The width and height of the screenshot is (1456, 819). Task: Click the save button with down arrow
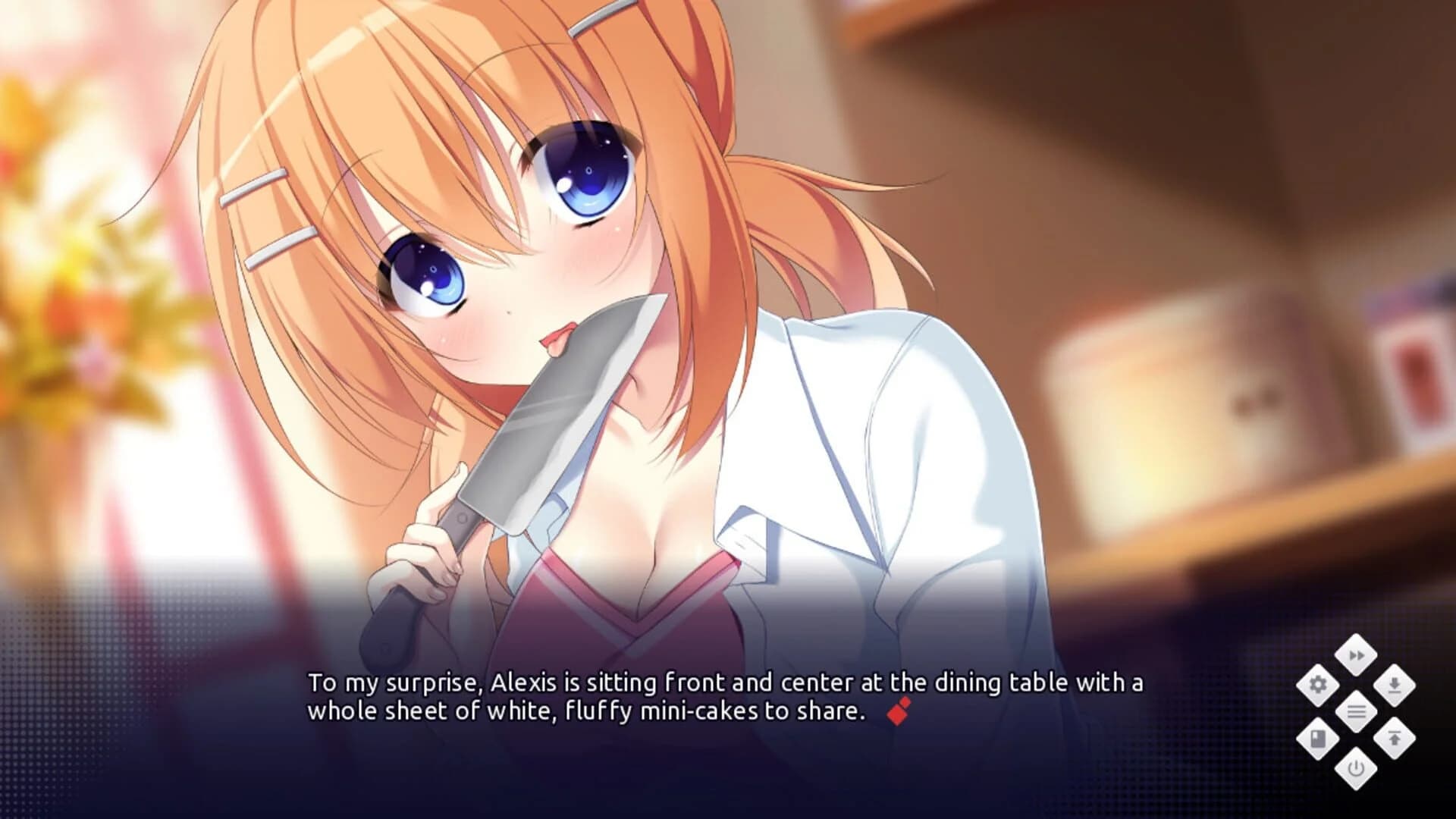(x=1394, y=685)
